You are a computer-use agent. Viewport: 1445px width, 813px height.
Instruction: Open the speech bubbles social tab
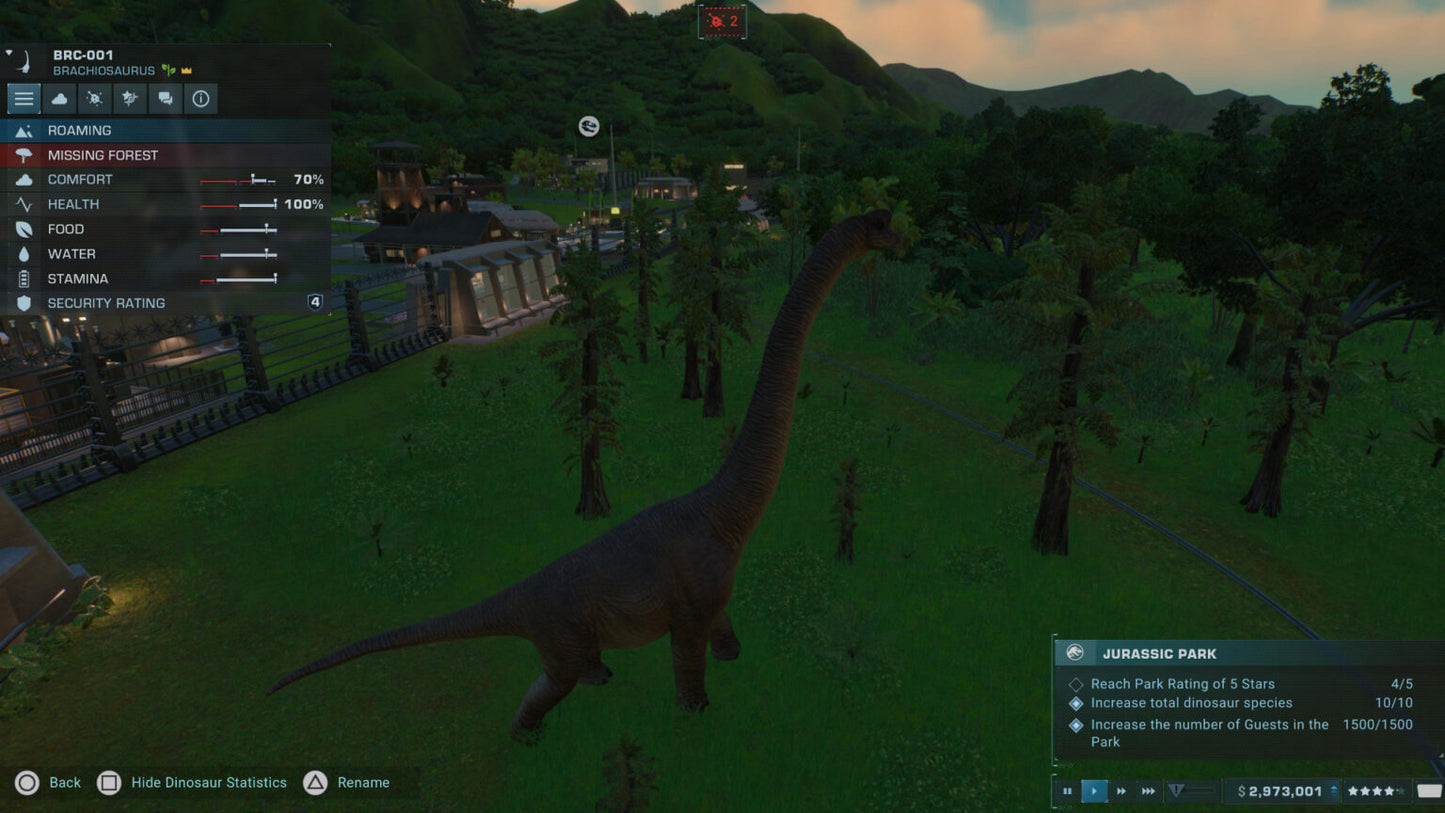(x=165, y=98)
